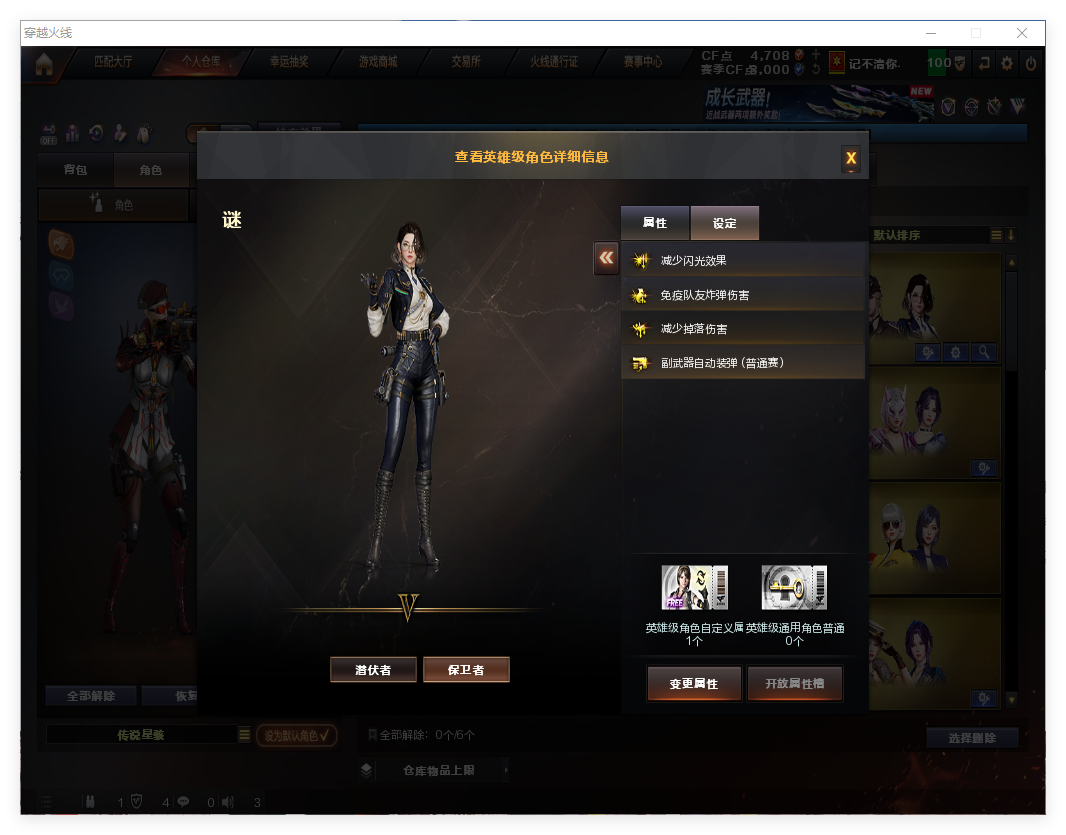Viewport: 1066px width, 835px height.
Task: Select the 免疫队友炸弹伤害 attribute row
Action: 743,295
